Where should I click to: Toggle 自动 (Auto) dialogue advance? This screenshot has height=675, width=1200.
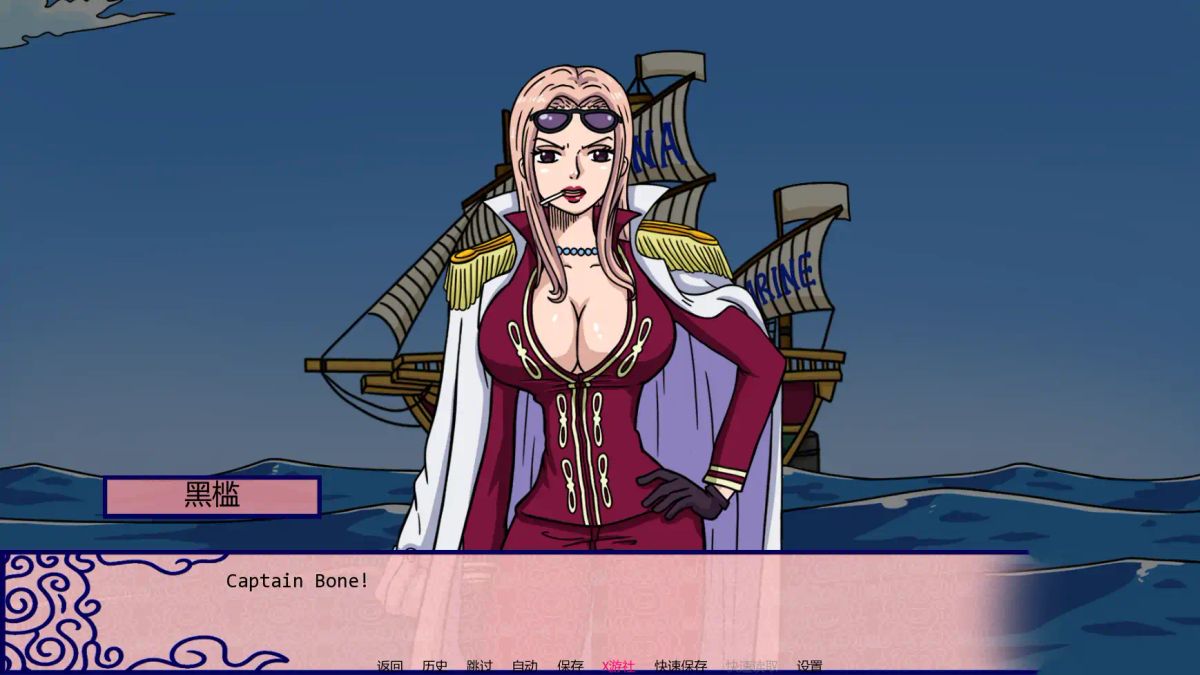[525, 666]
